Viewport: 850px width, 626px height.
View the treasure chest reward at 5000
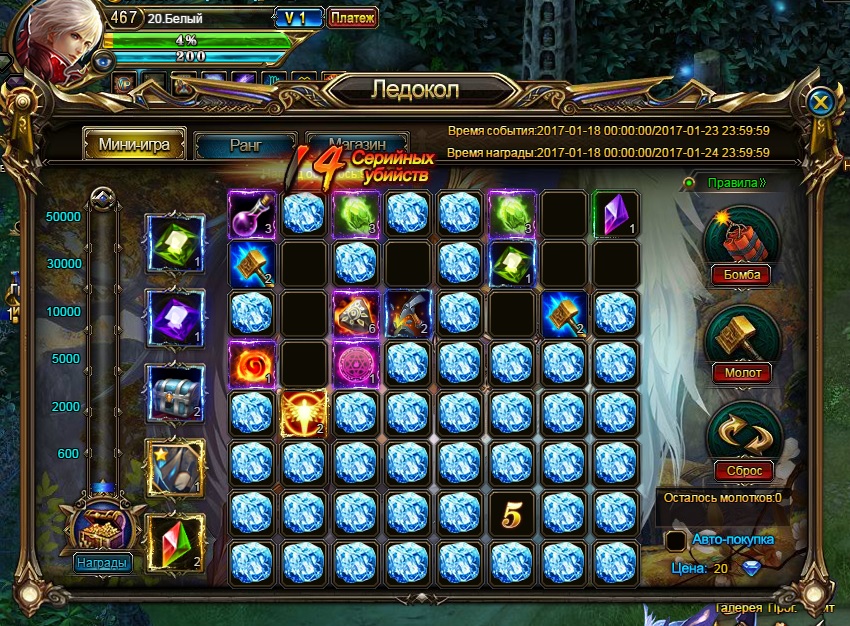[x=175, y=391]
